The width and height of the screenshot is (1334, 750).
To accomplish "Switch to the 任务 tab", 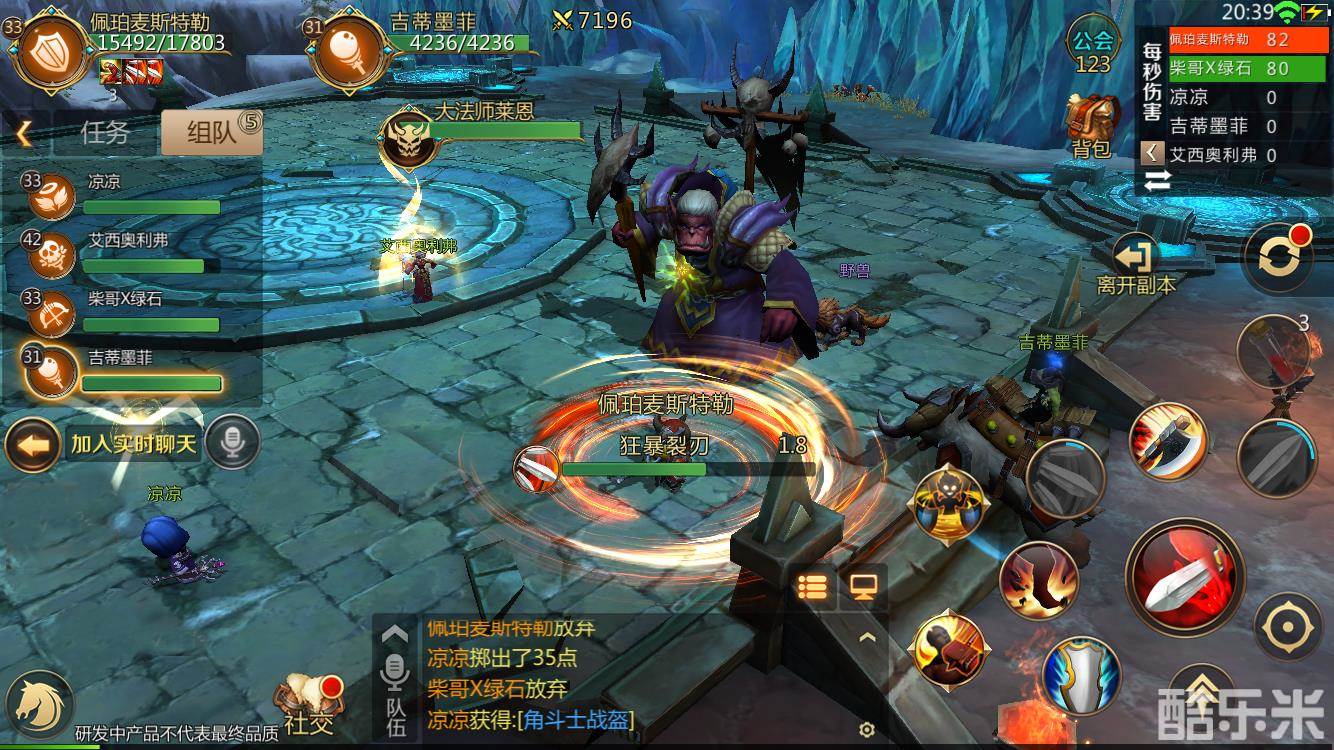I will [105, 132].
